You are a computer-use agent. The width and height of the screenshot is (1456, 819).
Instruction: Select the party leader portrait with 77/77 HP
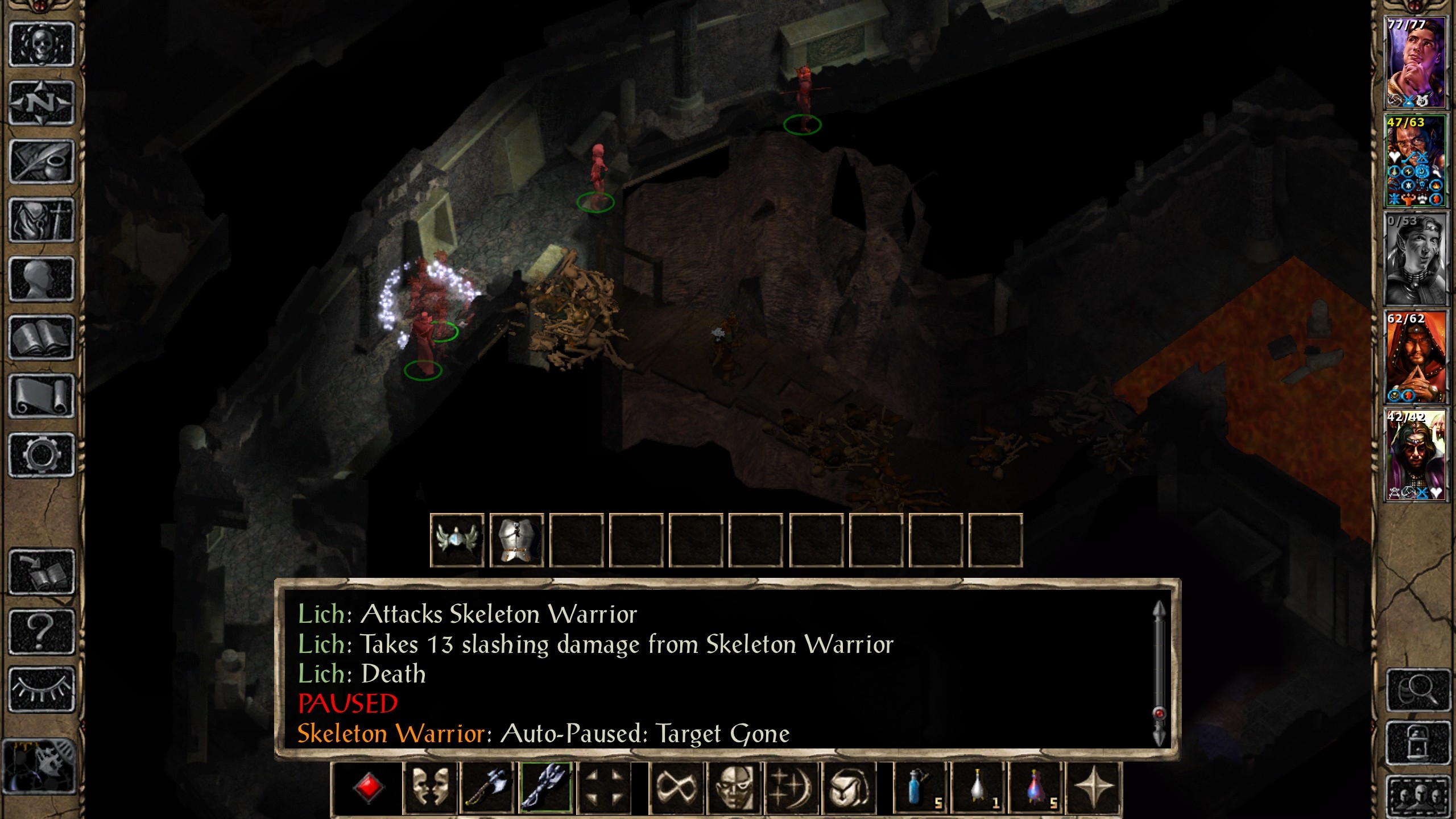click(x=1415, y=63)
